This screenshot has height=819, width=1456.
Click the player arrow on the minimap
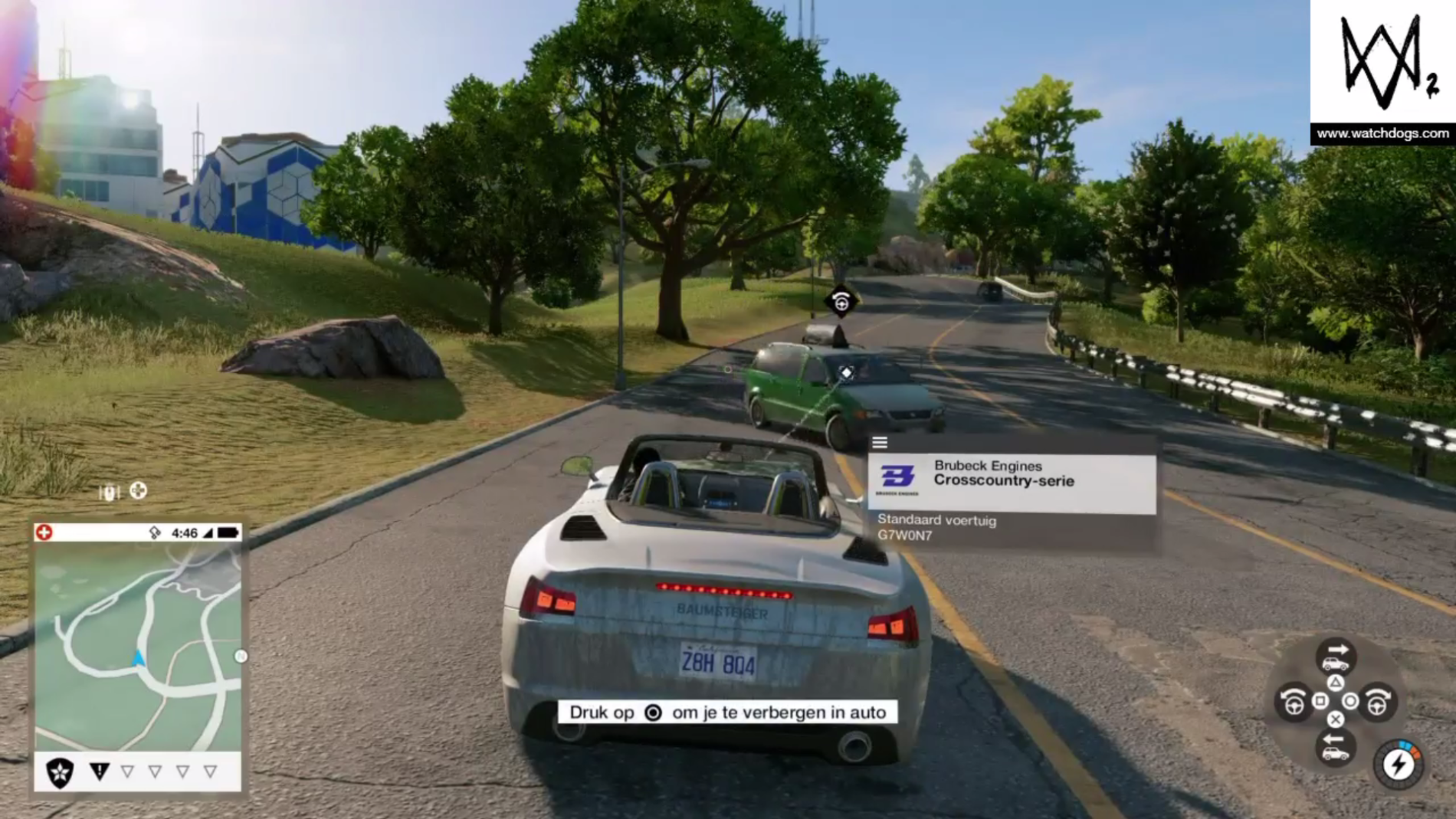coord(139,659)
